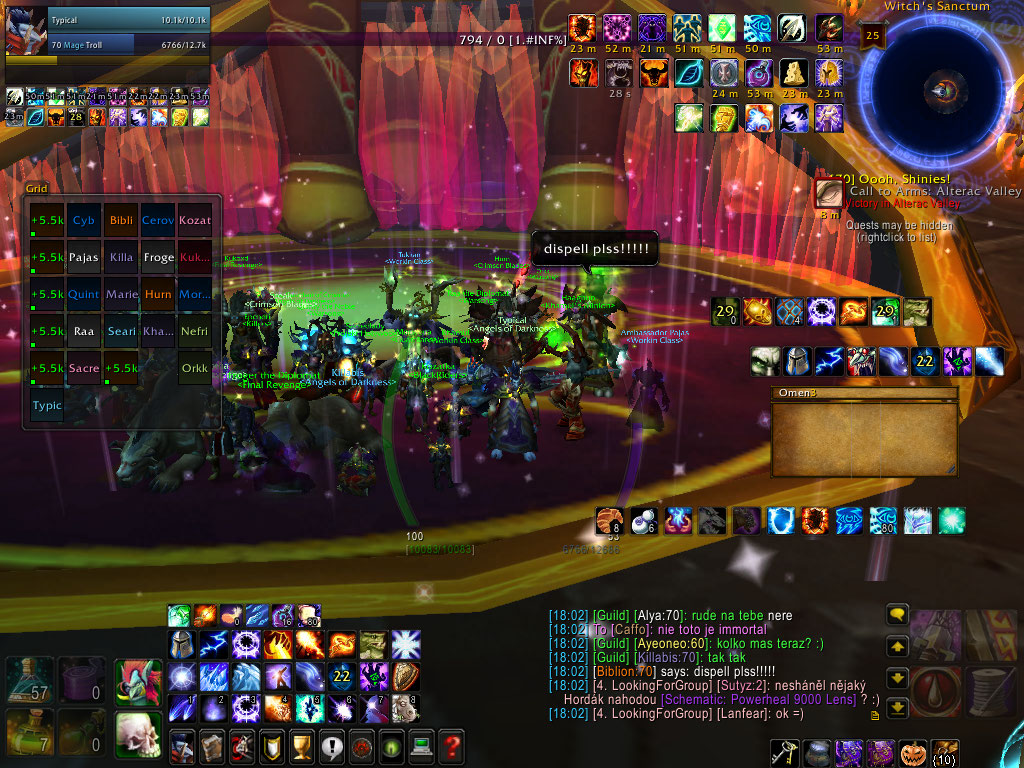Screen dimensions: 1024x768
Task: Select Orkk's cell in the Grid frame
Action: [x=194, y=368]
